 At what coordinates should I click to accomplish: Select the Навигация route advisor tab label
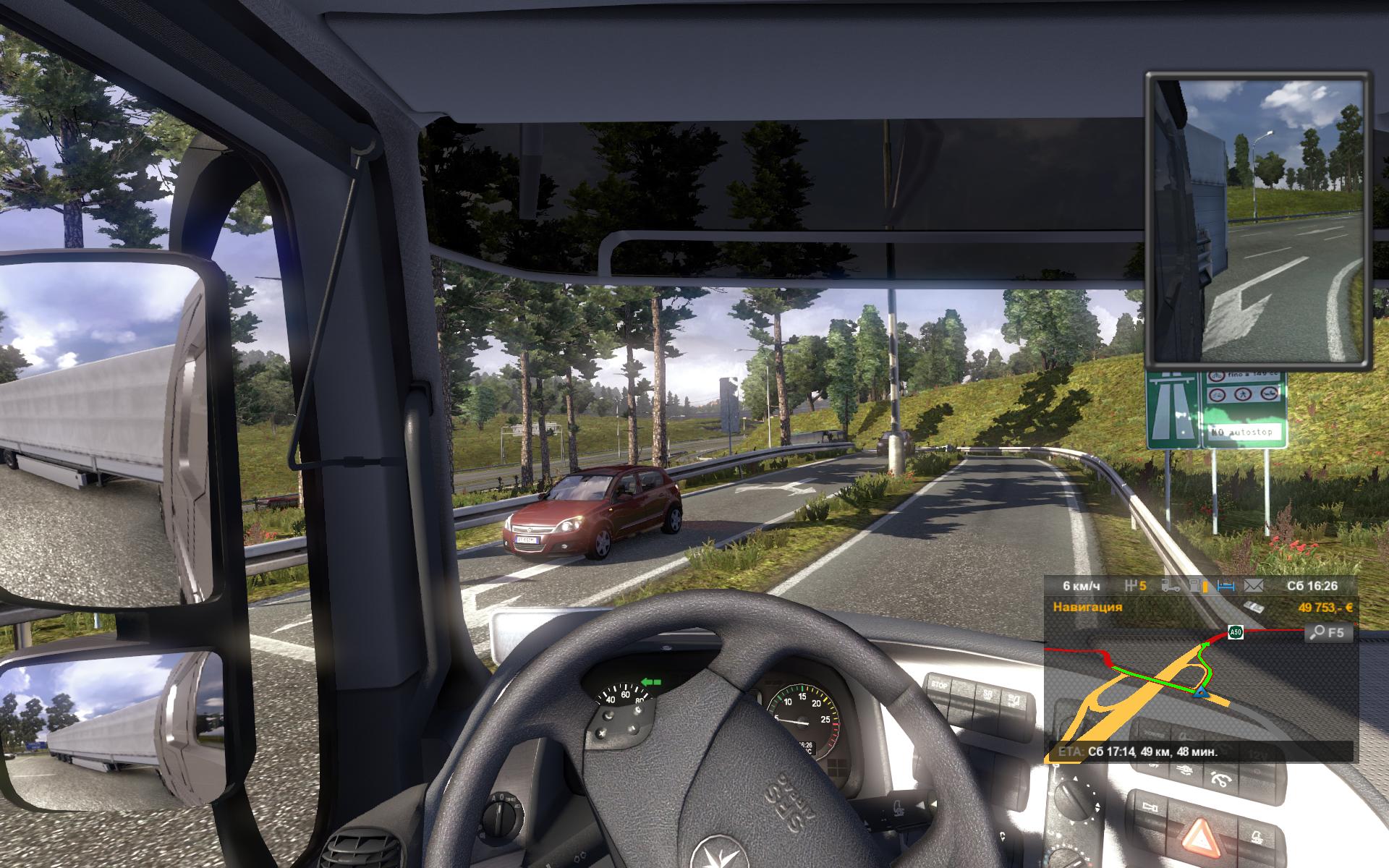coord(1087,607)
